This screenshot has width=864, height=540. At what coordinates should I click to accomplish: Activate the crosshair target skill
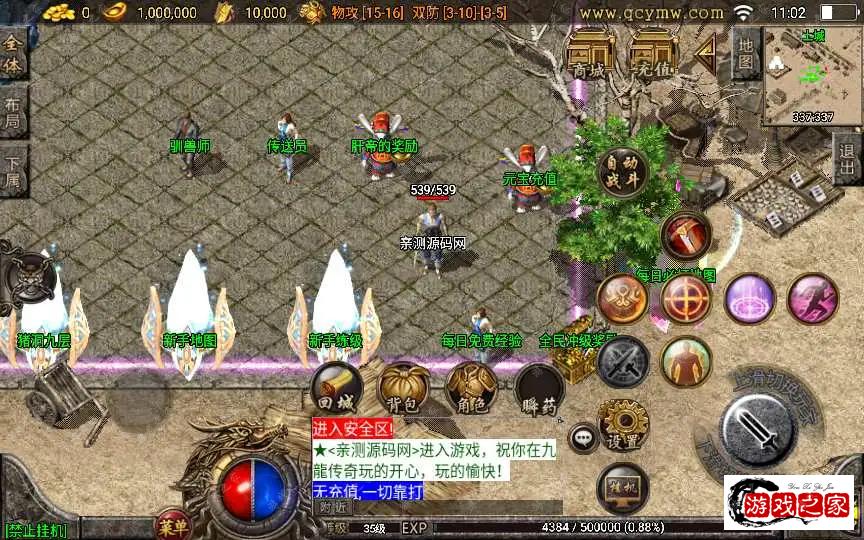(686, 298)
